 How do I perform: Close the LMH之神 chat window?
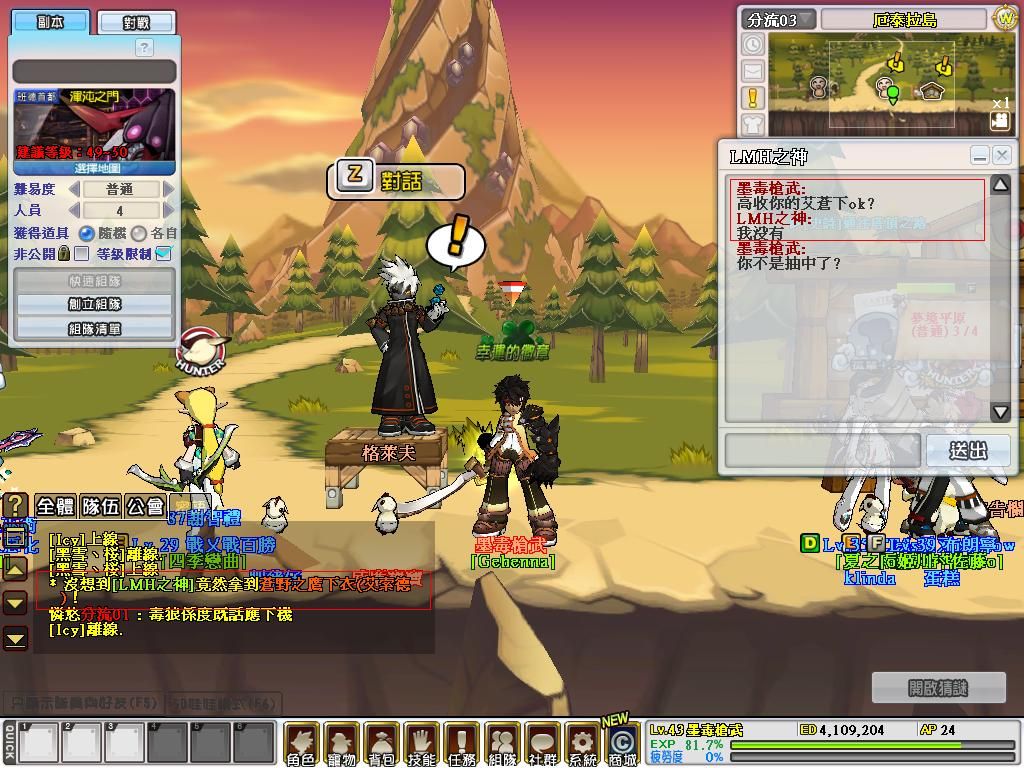(1002, 155)
